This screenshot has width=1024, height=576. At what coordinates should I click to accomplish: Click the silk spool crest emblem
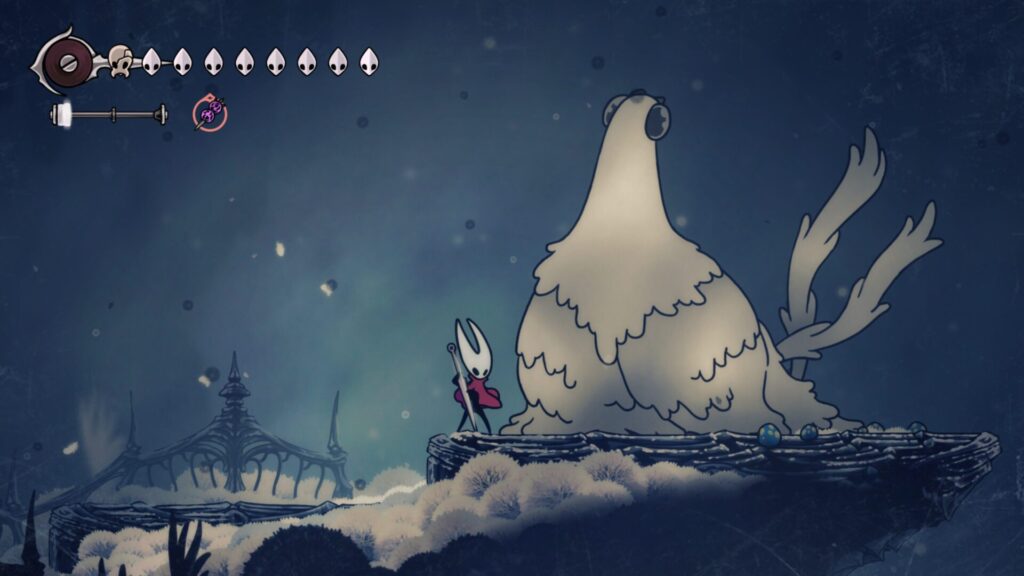pyautogui.click(x=68, y=61)
